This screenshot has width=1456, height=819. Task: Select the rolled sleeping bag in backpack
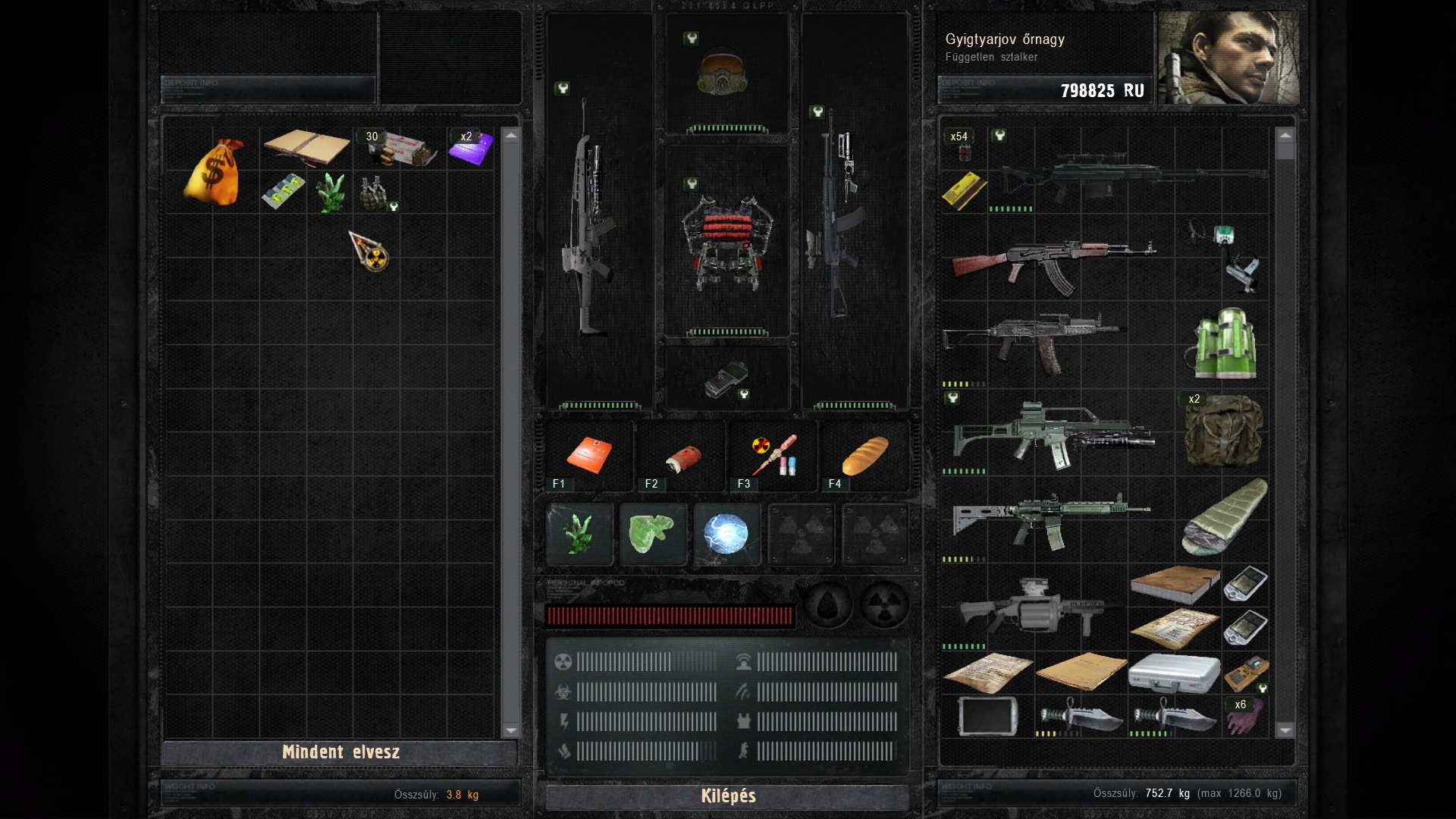point(1224,517)
